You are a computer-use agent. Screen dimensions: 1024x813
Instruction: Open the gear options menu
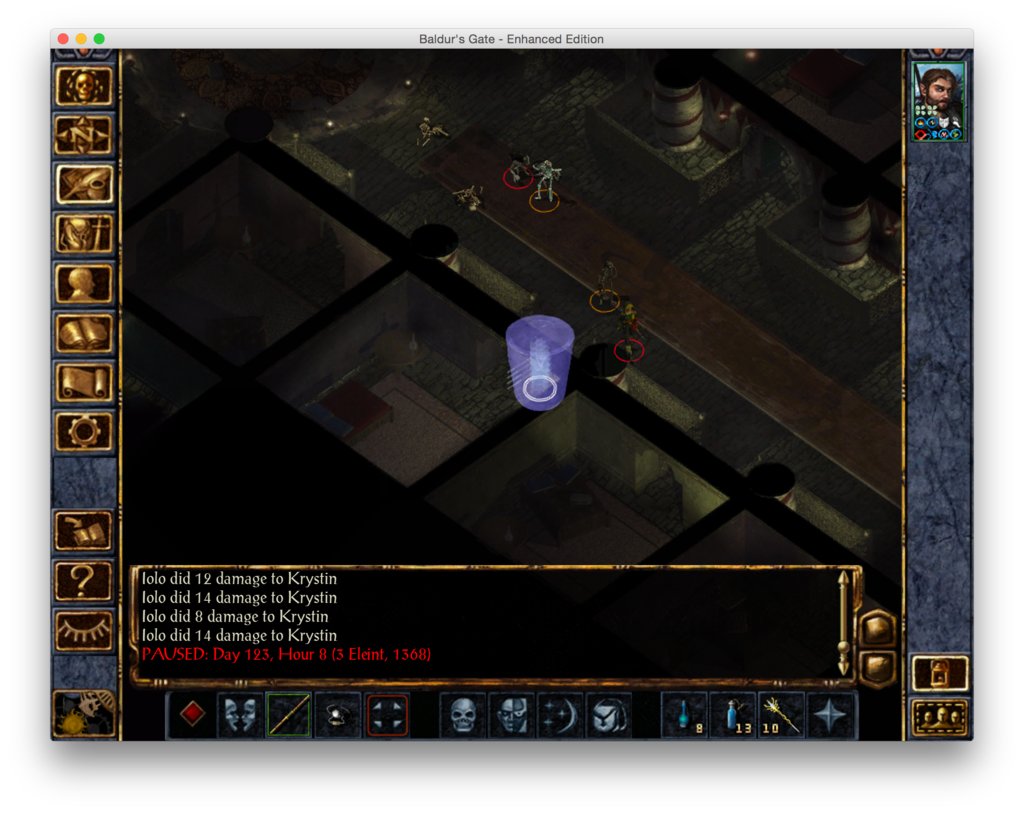pyautogui.click(x=84, y=431)
